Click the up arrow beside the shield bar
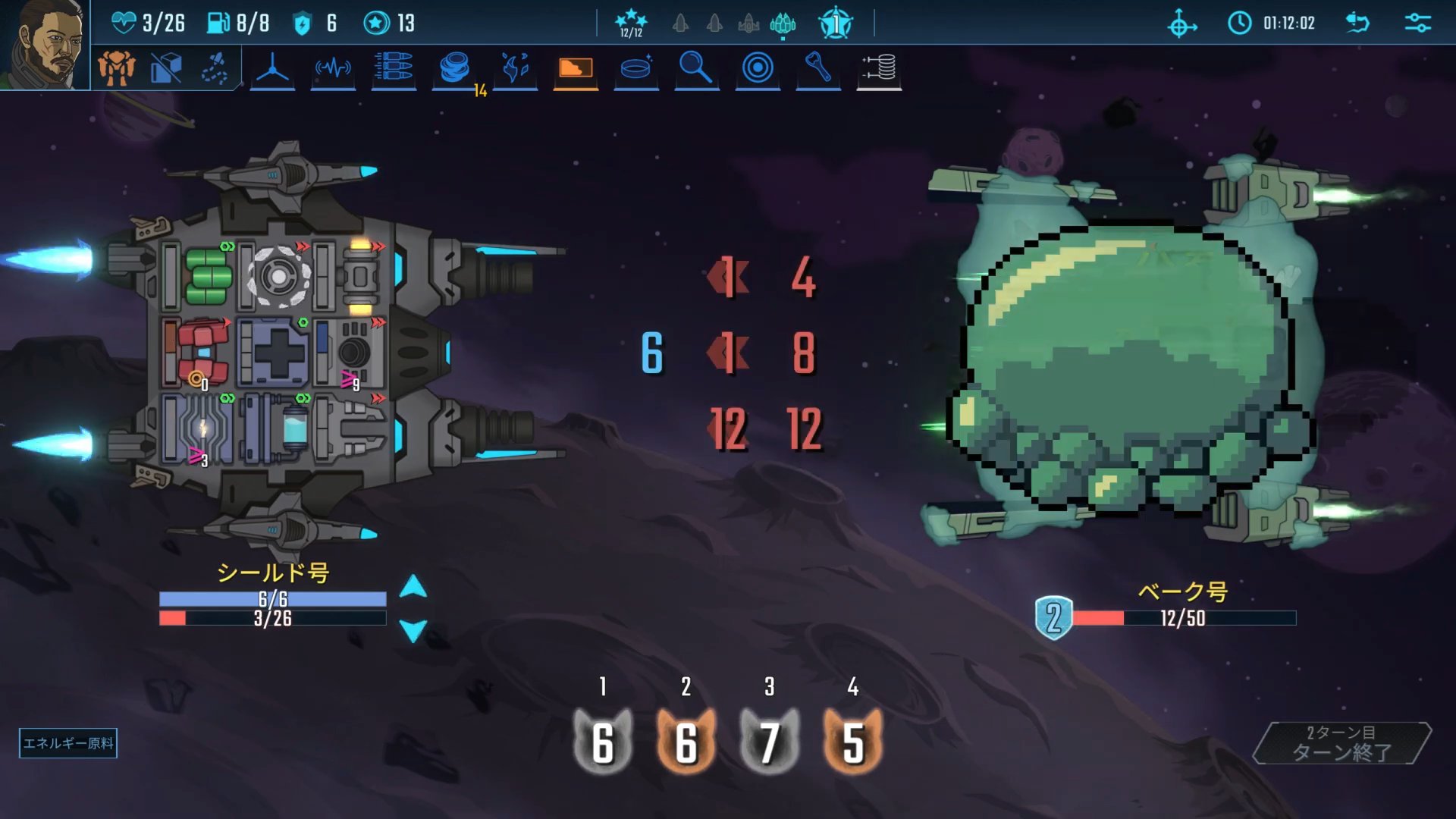1456x819 pixels. click(413, 586)
